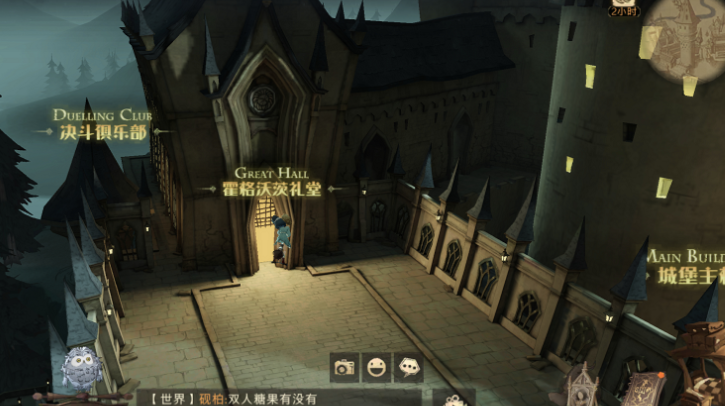Select the Main Building location label
This screenshot has height=406, width=725.
[690, 268]
